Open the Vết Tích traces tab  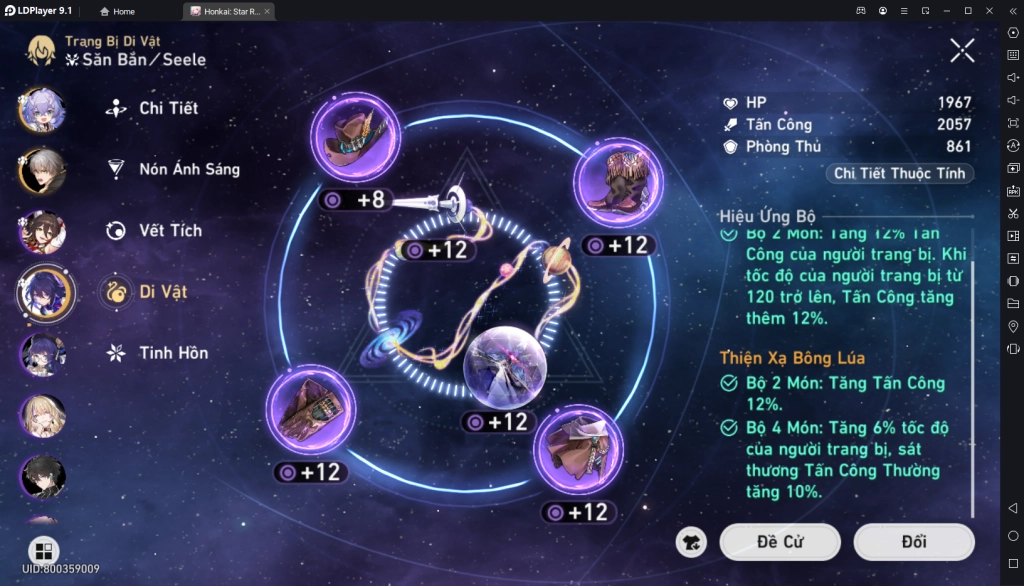169,231
